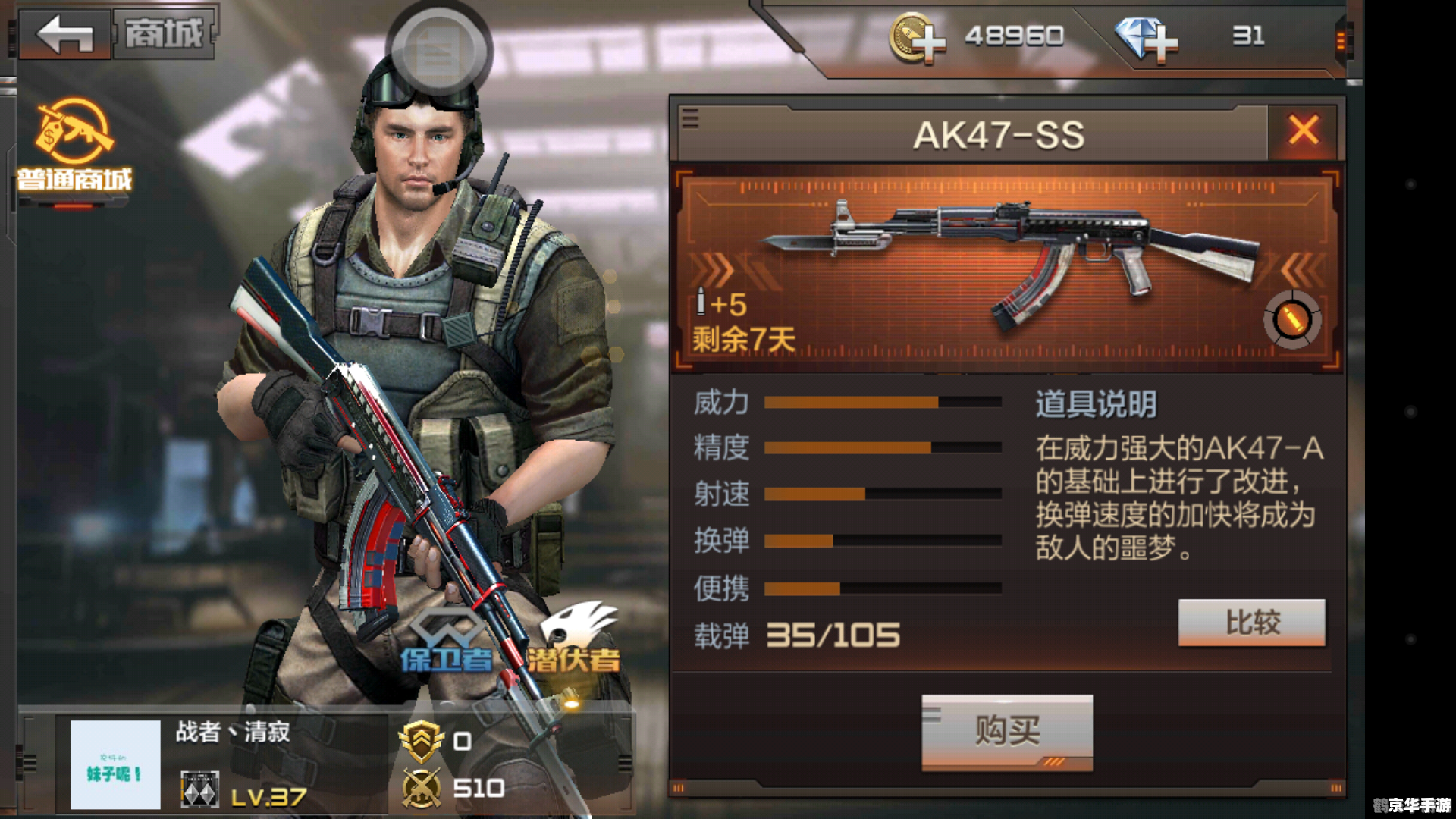Switch to the 潜伏者 faction
Viewport: 1456px width, 819px height.
point(575,639)
